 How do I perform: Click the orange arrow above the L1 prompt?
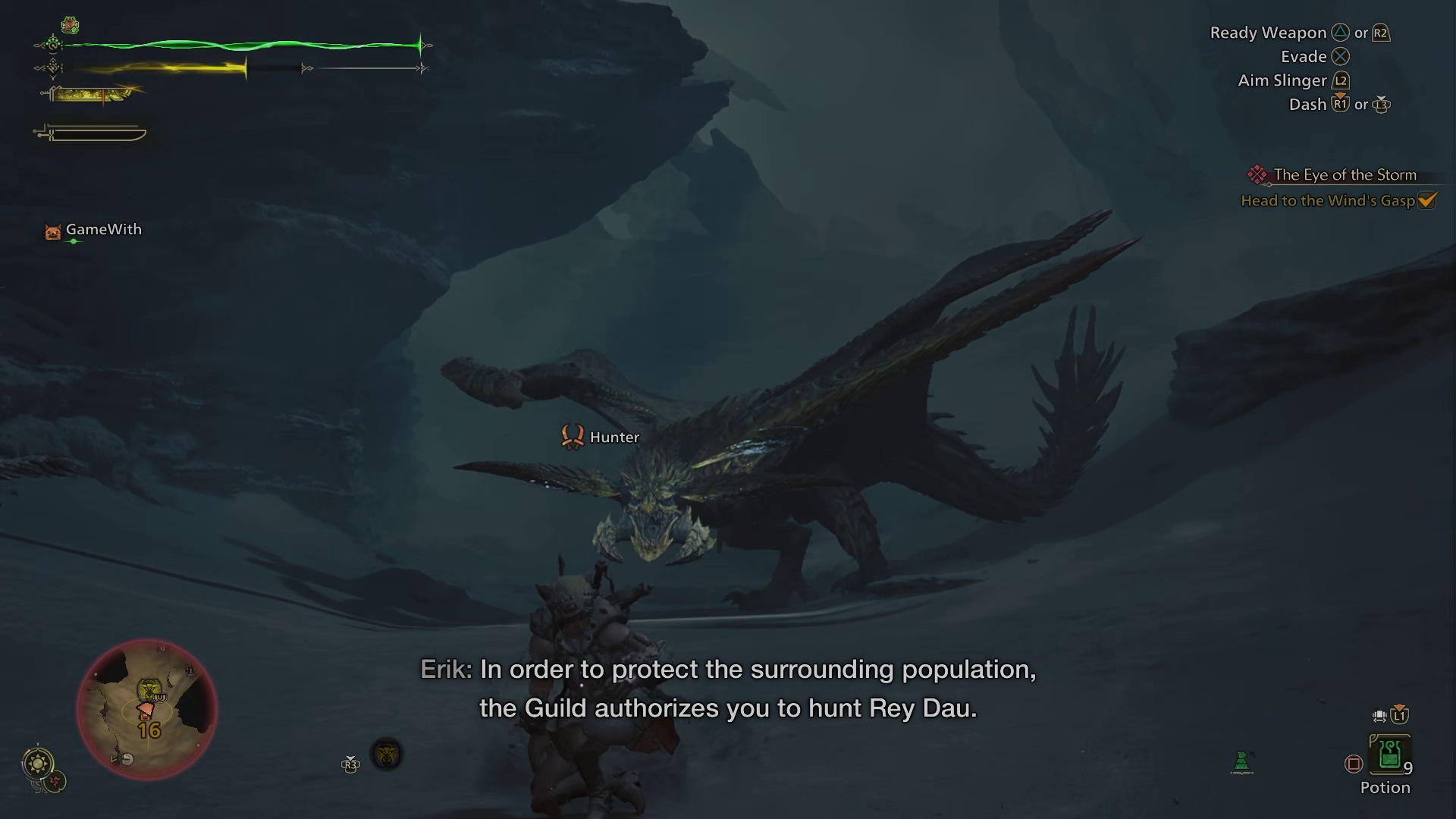click(1399, 706)
